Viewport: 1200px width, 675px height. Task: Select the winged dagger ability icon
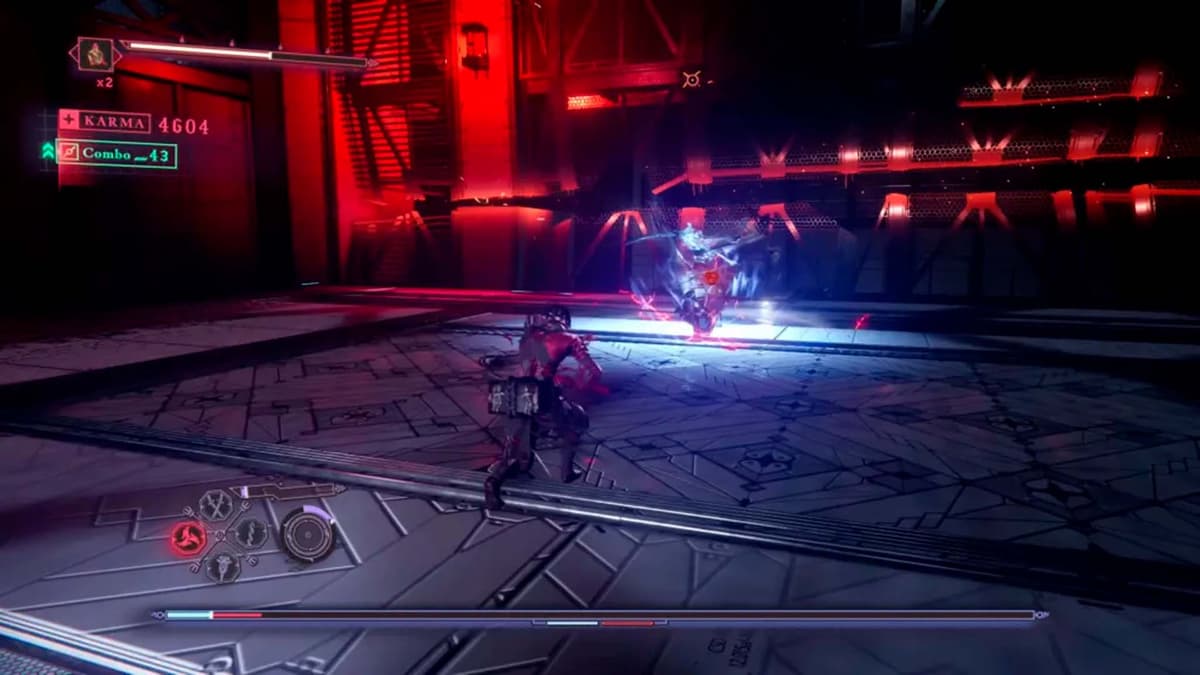click(221, 567)
